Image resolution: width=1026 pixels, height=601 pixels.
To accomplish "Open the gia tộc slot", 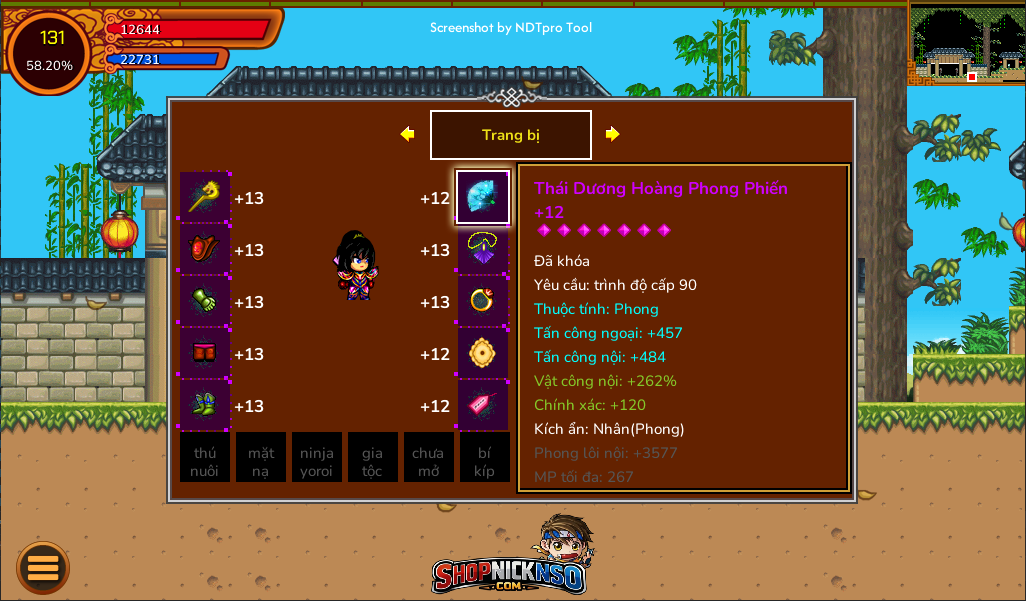I will coord(372,458).
